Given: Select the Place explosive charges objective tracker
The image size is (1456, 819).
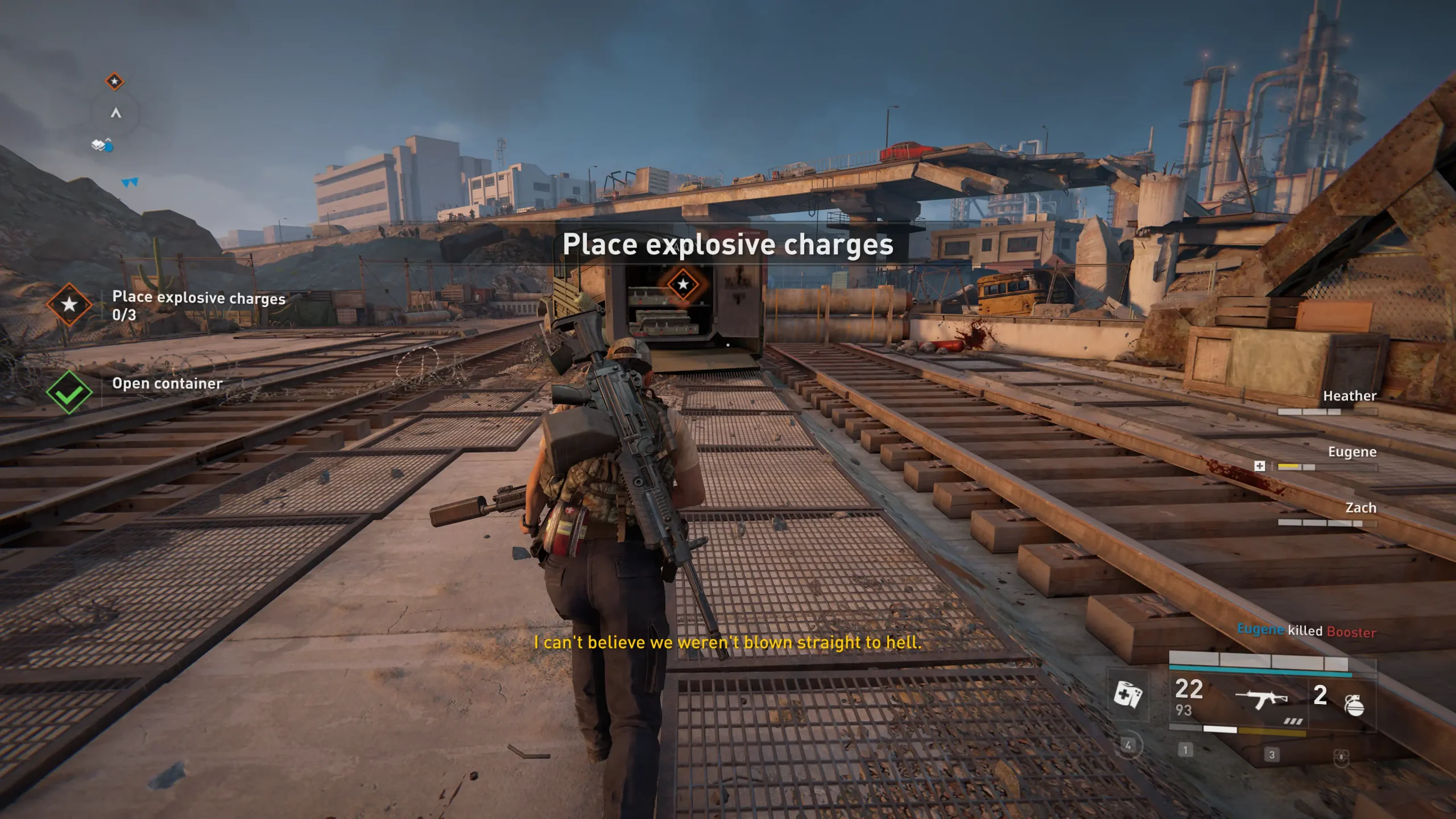Looking at the screenshot, I should [x=198, y=305].
